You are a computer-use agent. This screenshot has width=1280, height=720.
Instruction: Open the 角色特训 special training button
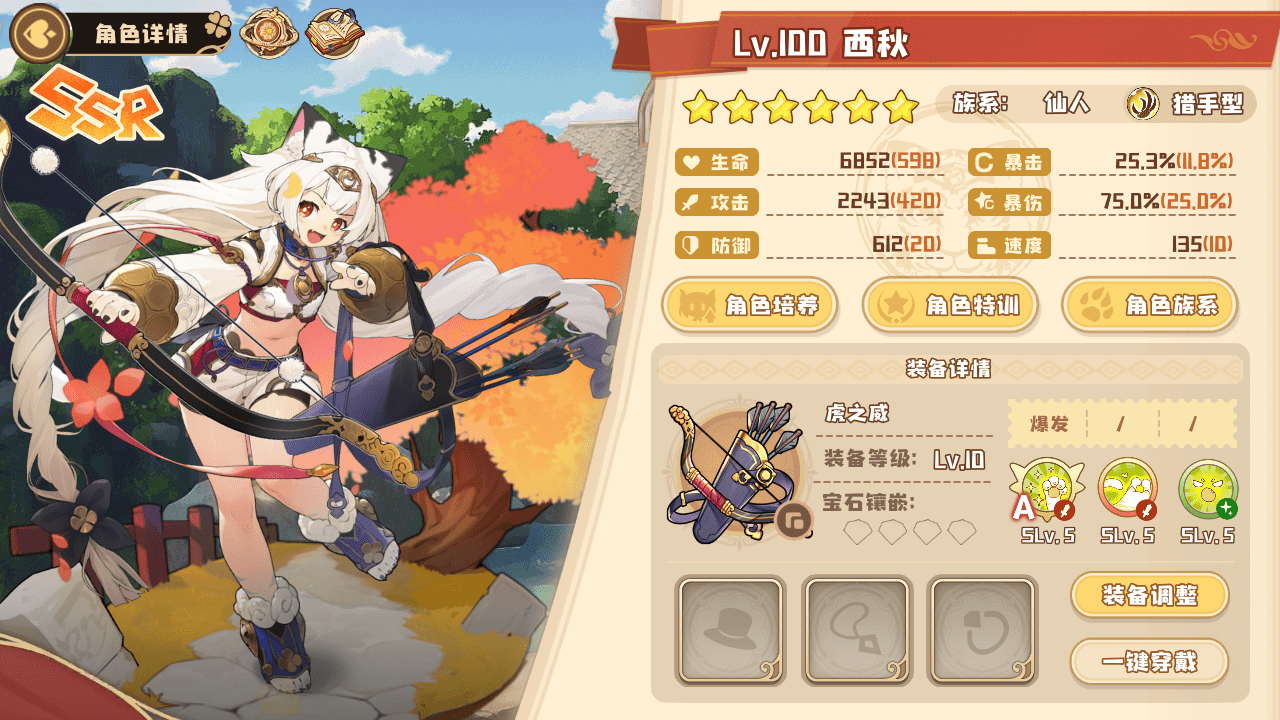point(949,305)
